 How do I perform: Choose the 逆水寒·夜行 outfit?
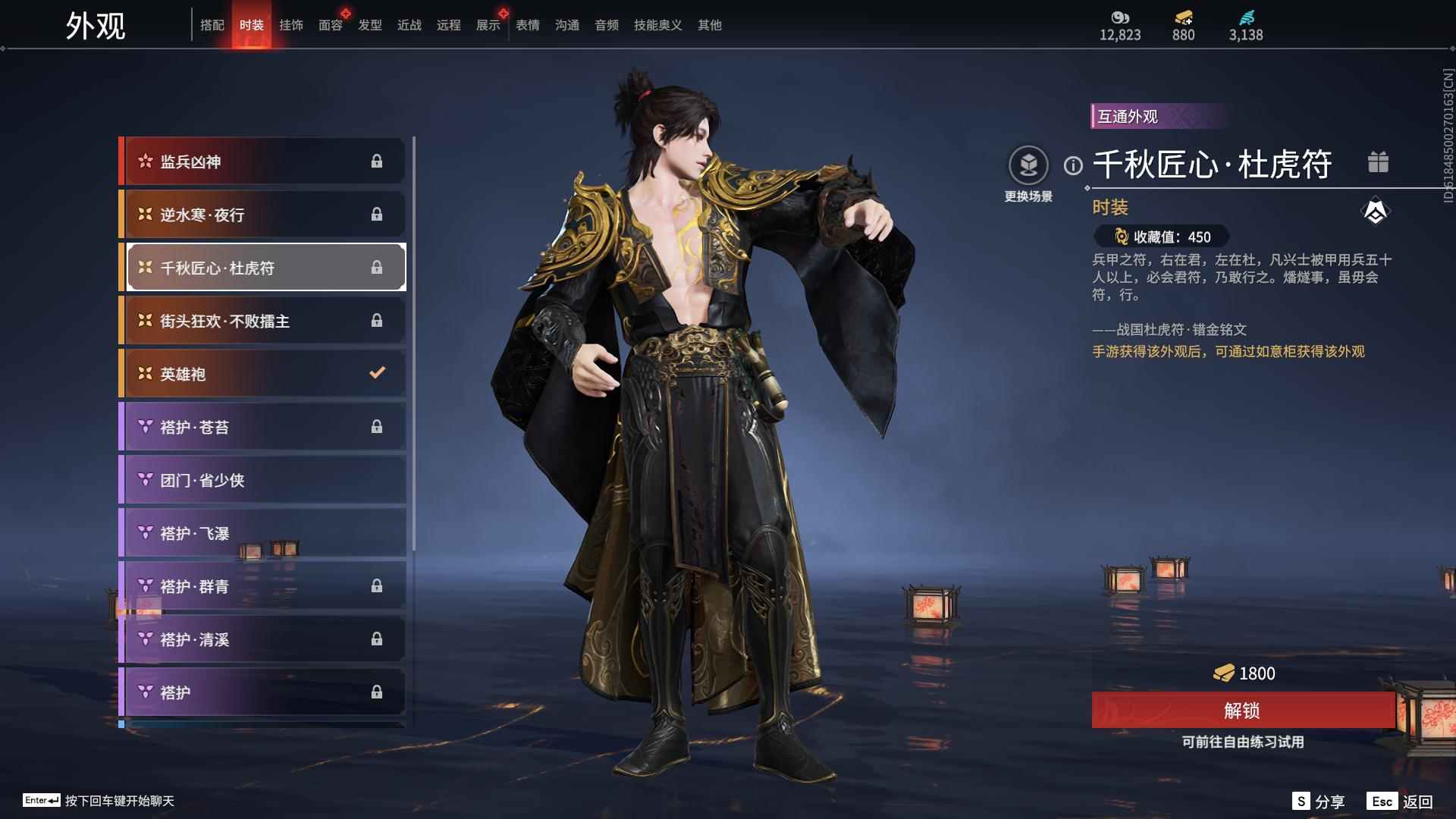click(x=262, y=215)
